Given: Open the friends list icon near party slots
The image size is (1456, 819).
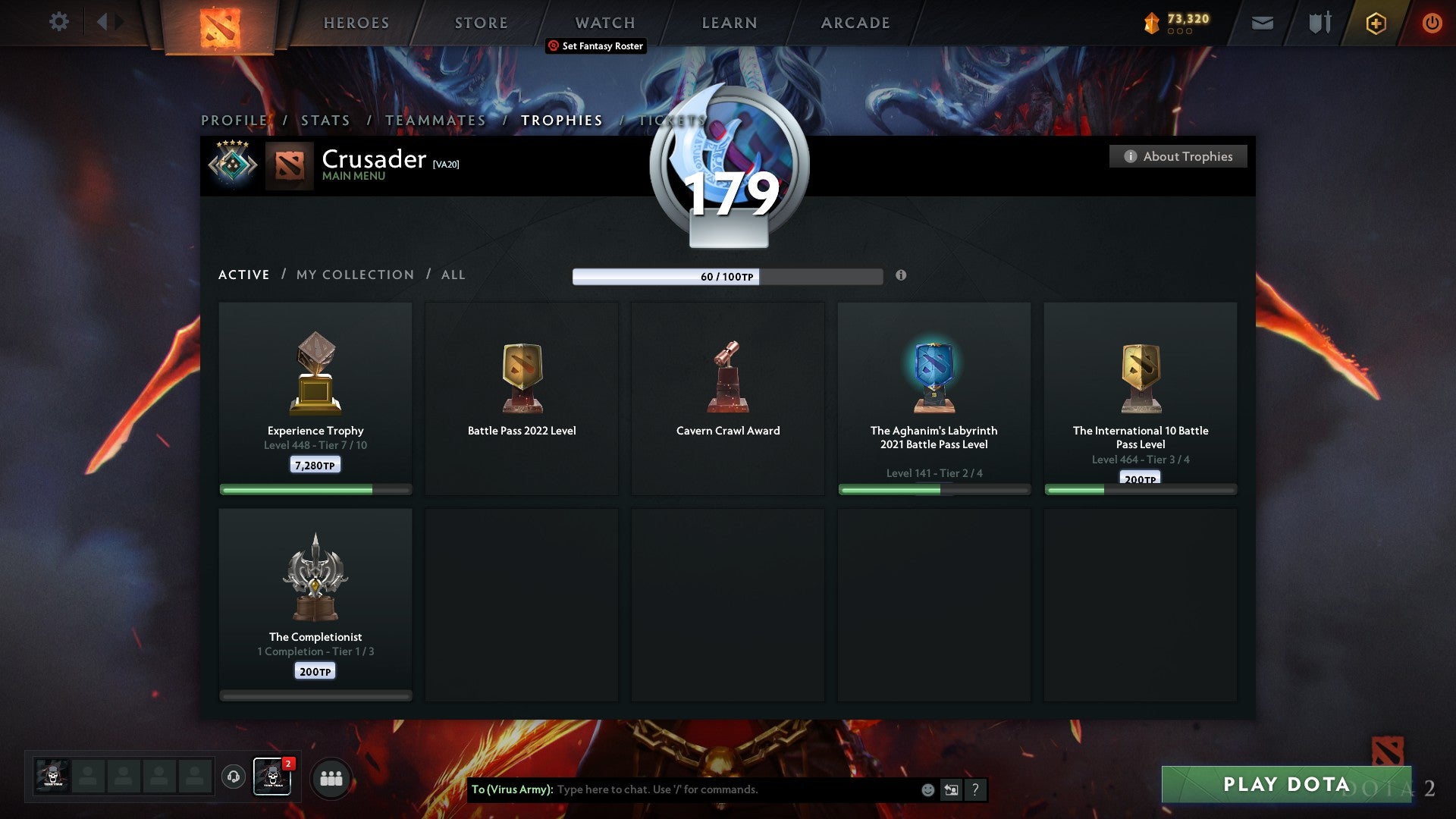Looking at the screenshot, I should (x=331, y=777).
